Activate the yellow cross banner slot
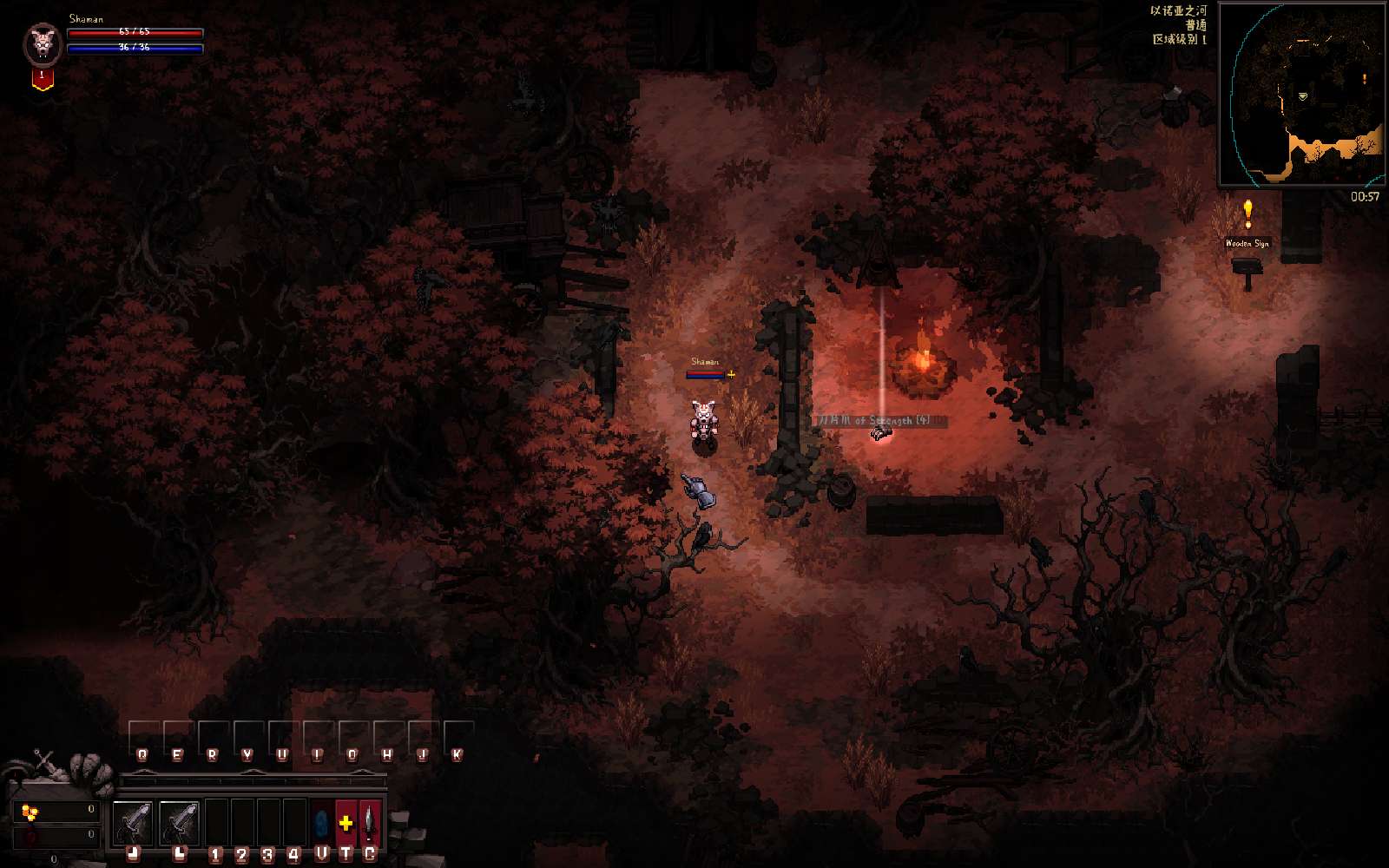The width and height of the screenshot is (1389, 868). pyautogui.click(x=346, y=822)
